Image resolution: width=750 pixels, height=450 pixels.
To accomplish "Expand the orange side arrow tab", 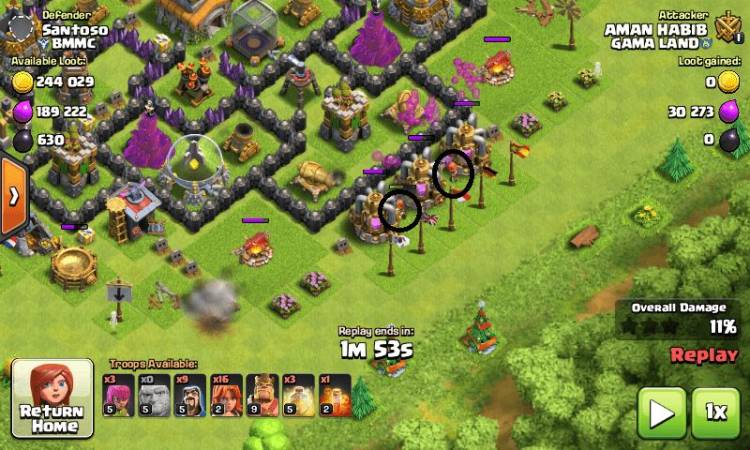I will [x=13, y=196].
